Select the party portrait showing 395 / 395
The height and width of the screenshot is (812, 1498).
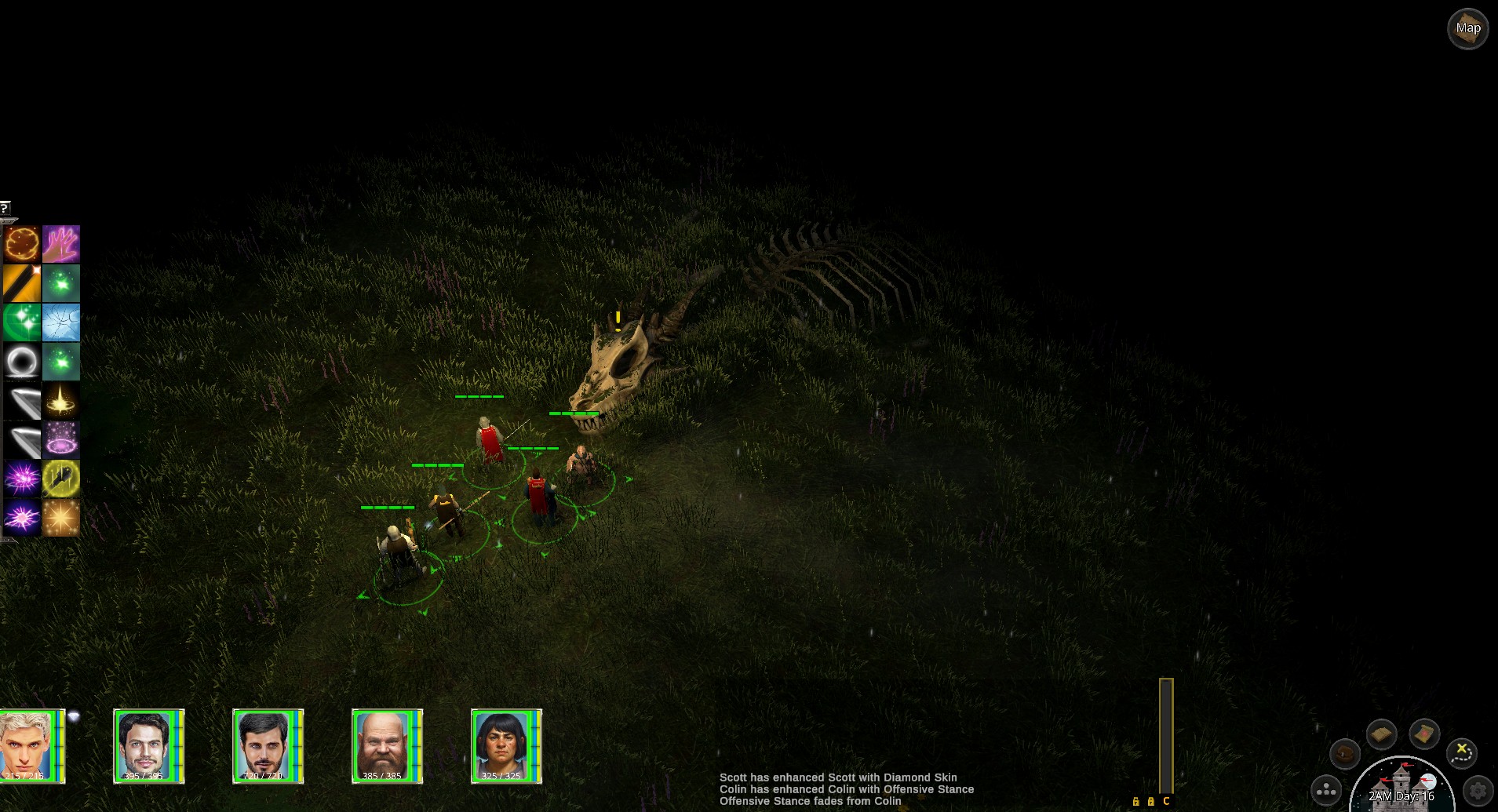(x=148, y=745)
